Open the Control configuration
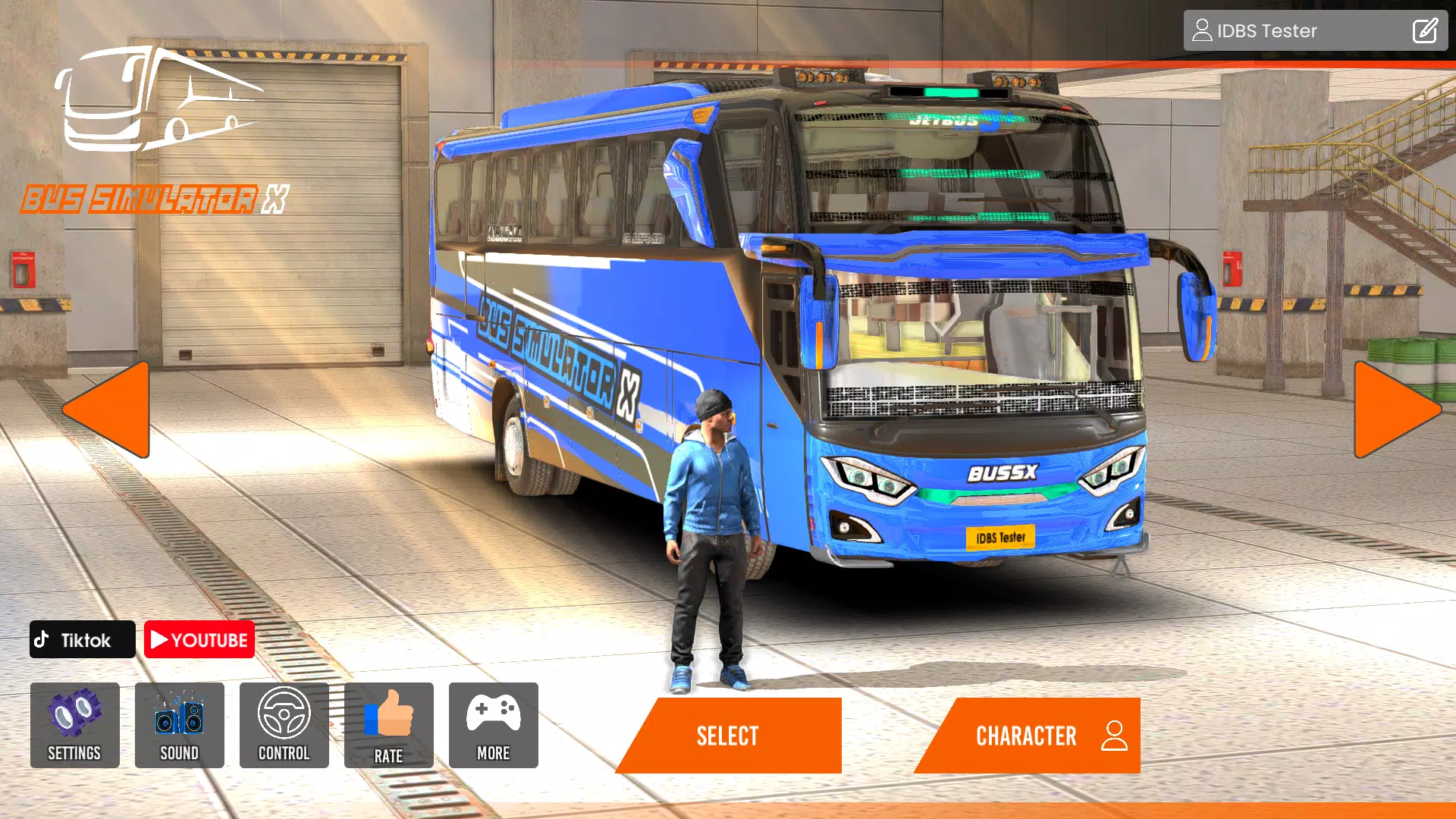The height and width of the screenshot is (819, 1456). coord(284,726)
